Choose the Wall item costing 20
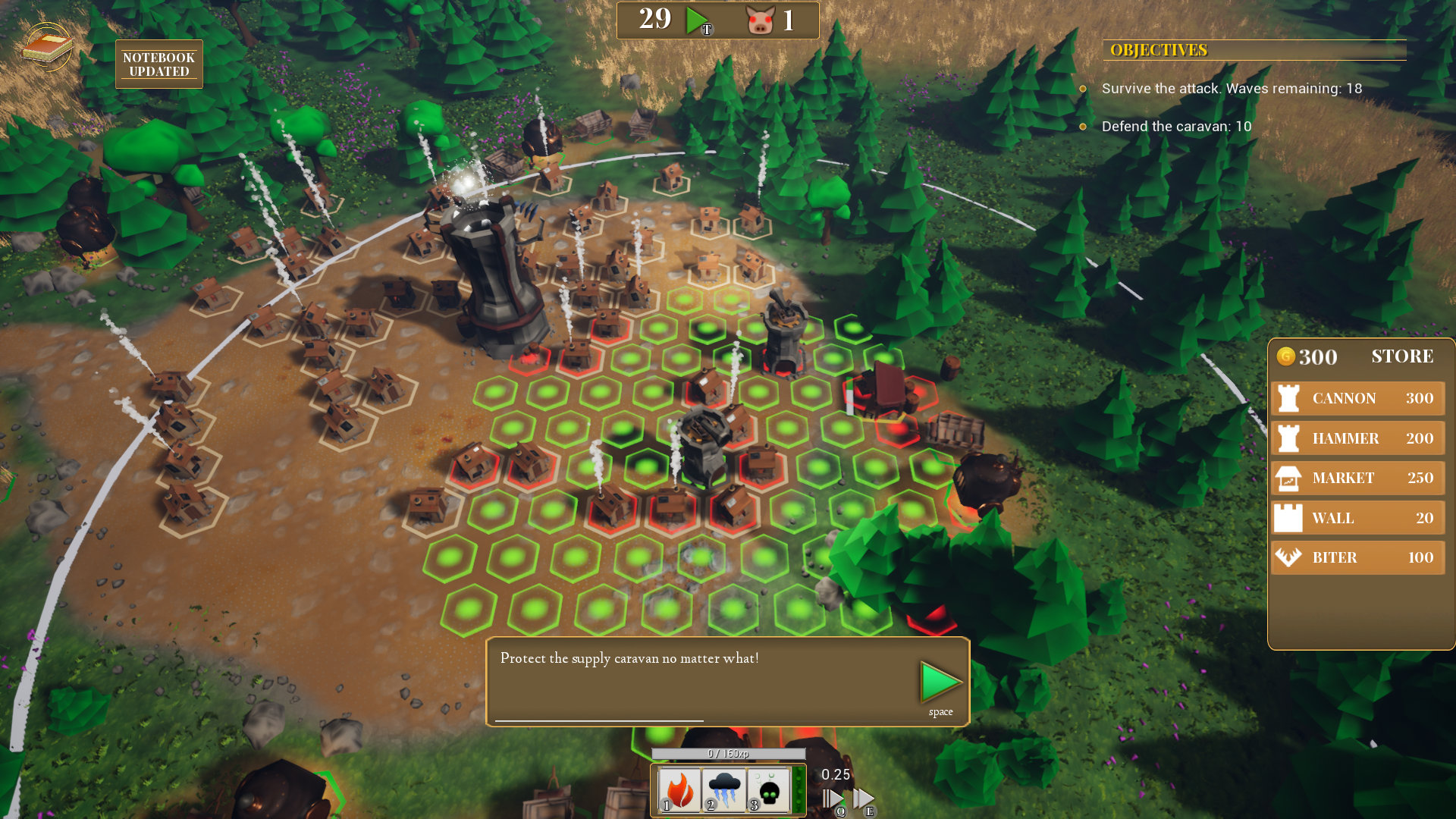 (x=1357, y=518)
